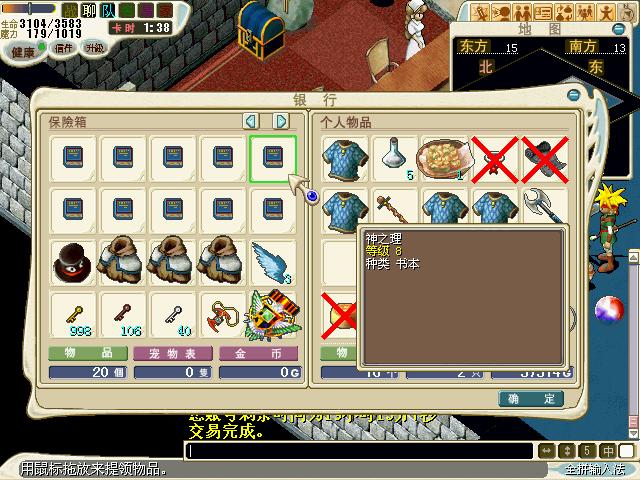
Task: Click the 确定 confirm button
Action: pos(531,399)
